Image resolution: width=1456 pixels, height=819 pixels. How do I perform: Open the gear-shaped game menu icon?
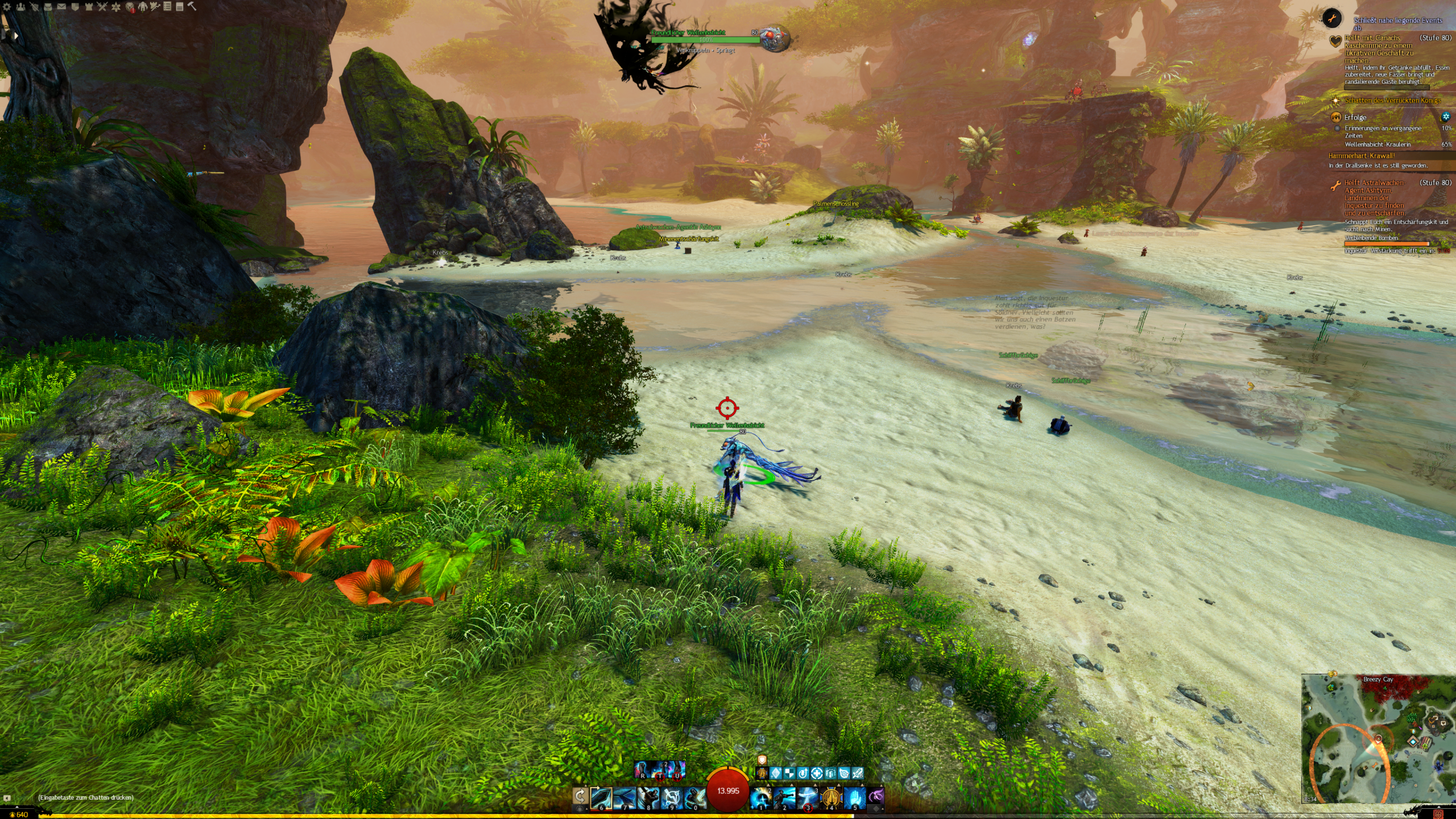coord(7,7)
